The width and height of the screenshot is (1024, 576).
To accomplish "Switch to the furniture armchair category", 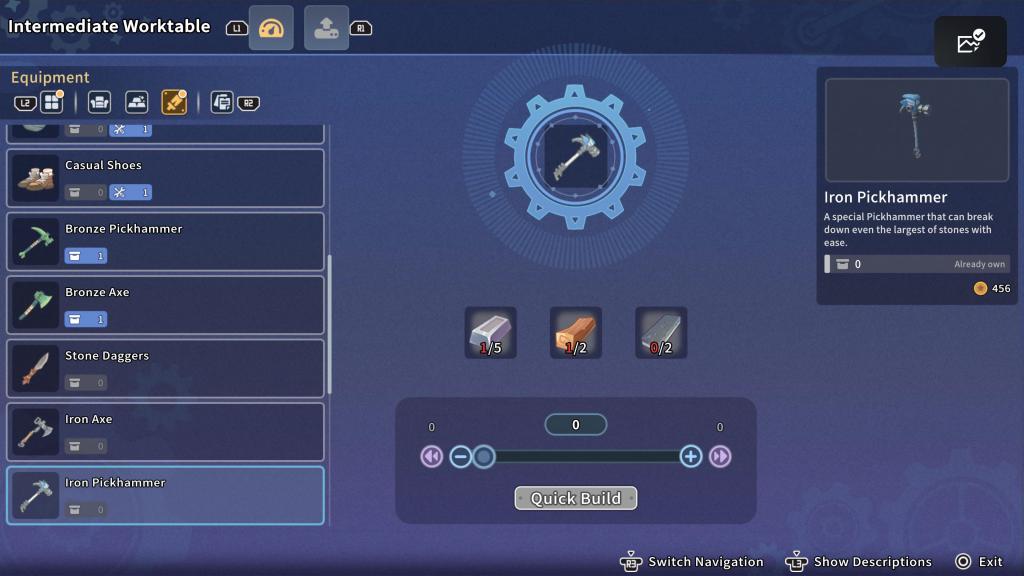I will pos(99,102).
